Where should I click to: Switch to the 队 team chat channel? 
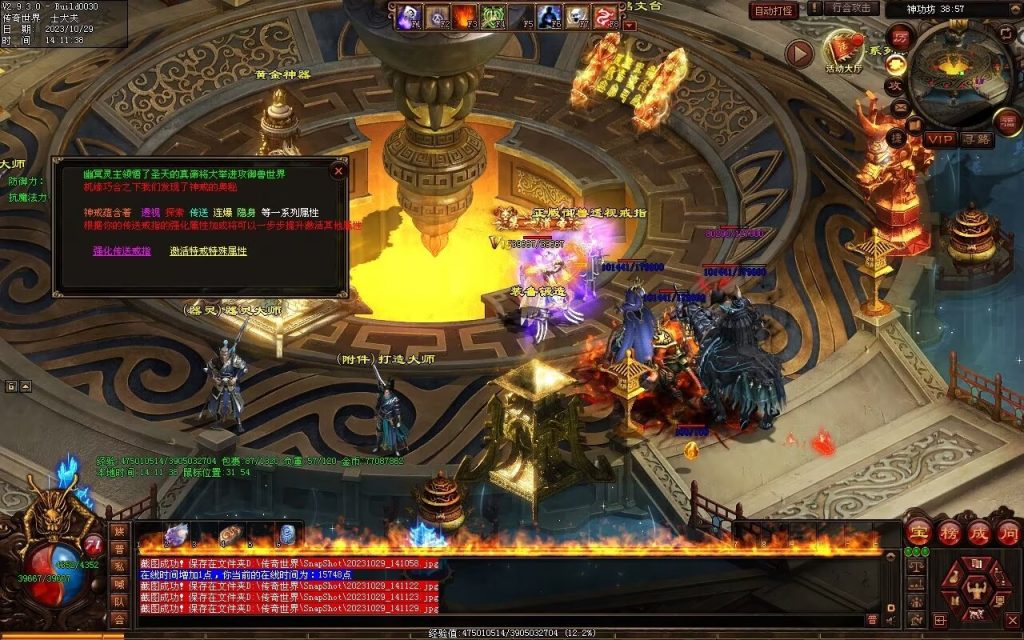pyautogui.click(x=119, y=602)
